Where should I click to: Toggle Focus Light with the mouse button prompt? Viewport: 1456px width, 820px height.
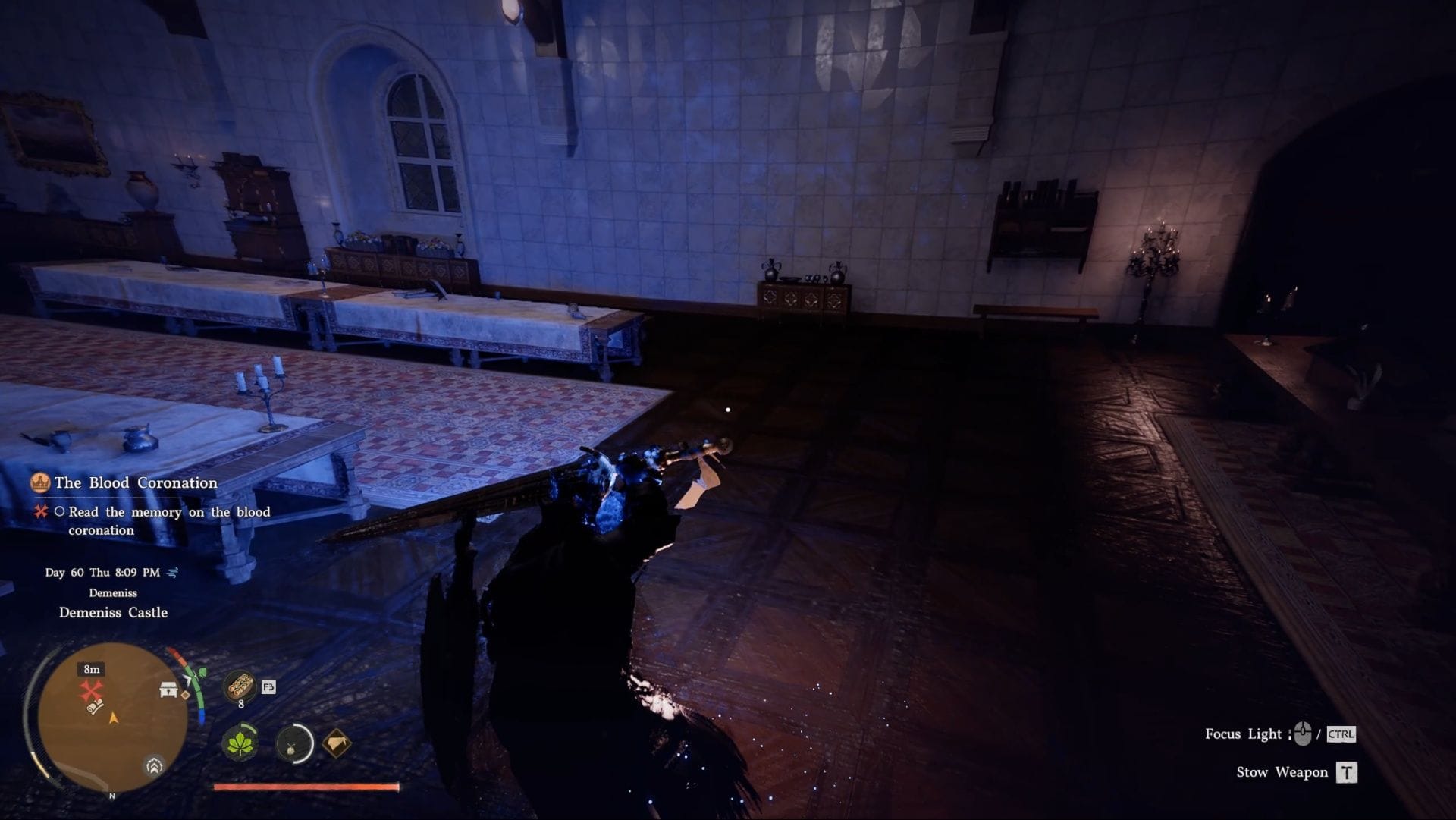pos(1303,733)
